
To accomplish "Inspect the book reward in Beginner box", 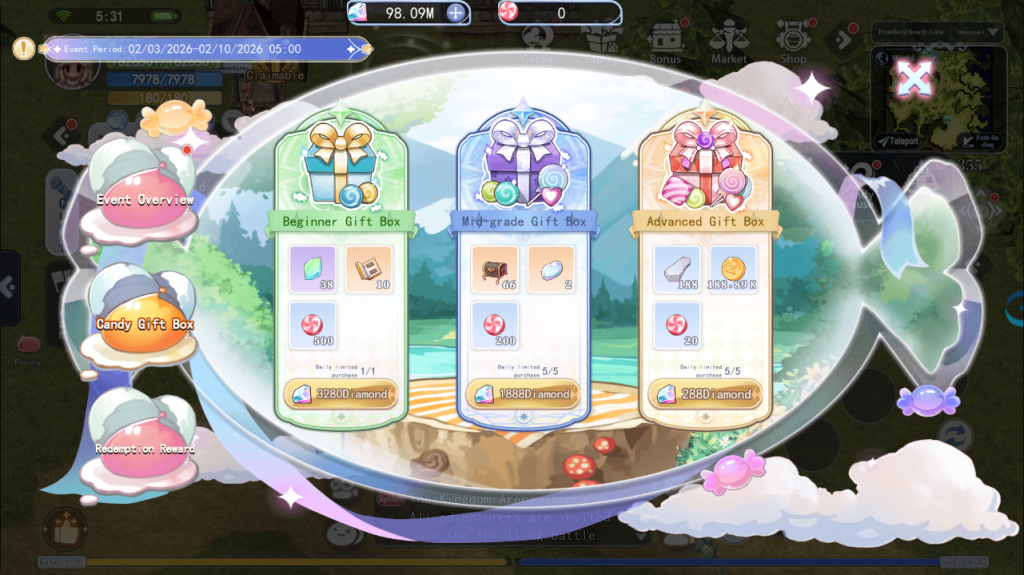I will click(x=368, y=270).
